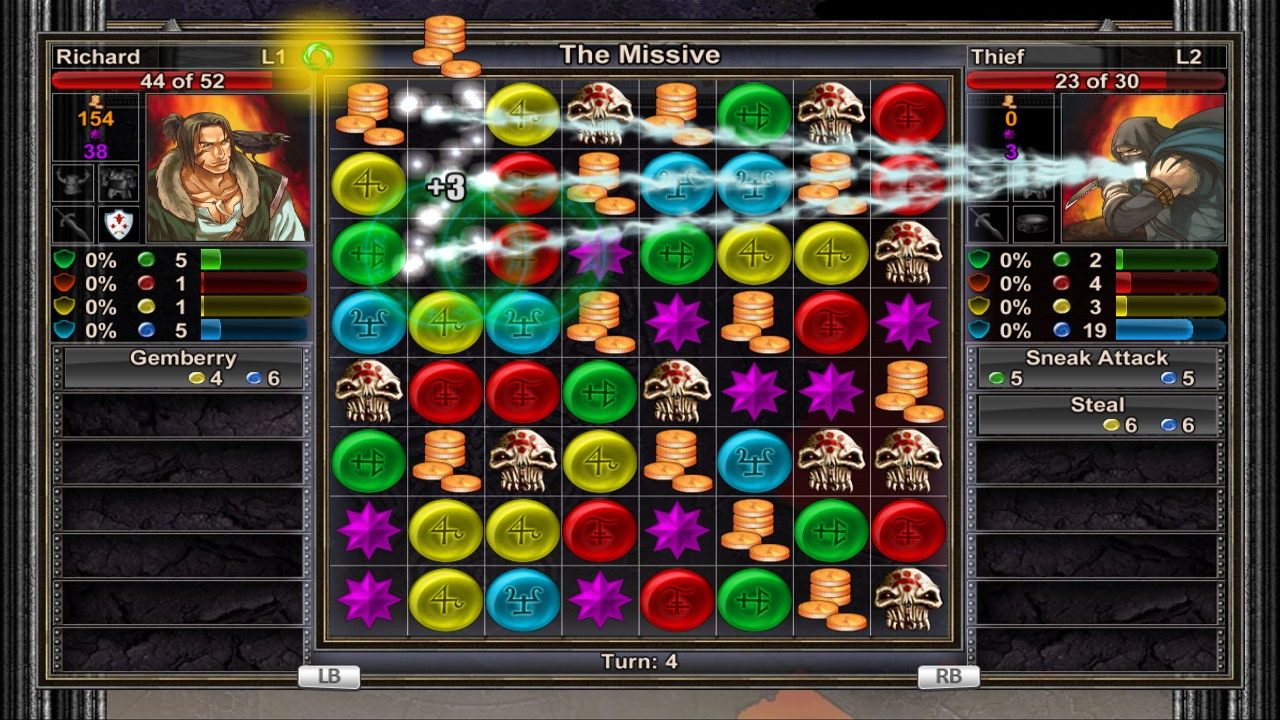The image size is (1280, 720).
Task: Select the yellow gem between two blue gems
Action: pyautogui.click(x=445, y=322)
